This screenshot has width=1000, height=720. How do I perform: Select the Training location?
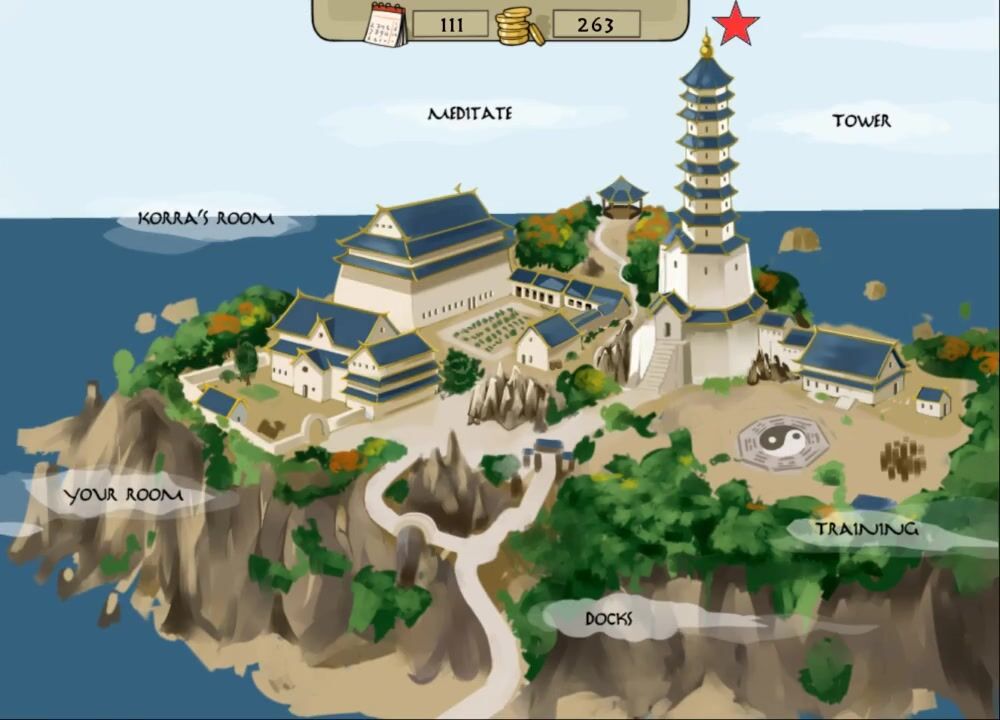(x=866, y=529)
